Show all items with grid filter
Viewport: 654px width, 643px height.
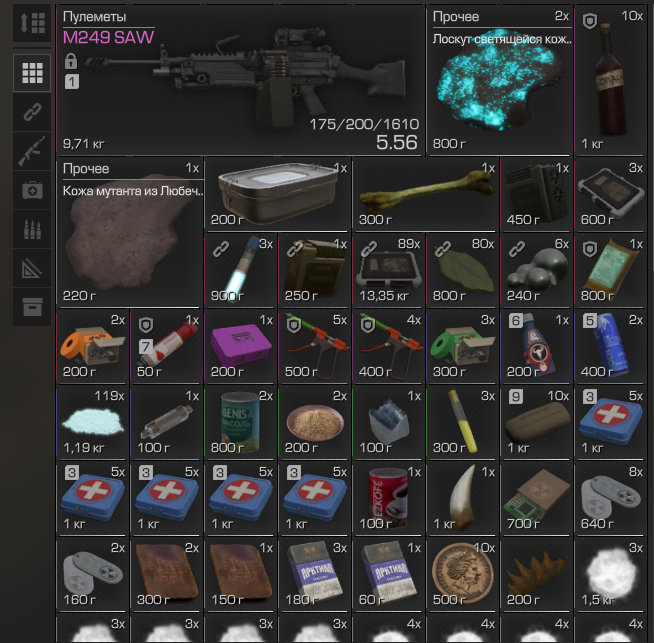32,73
